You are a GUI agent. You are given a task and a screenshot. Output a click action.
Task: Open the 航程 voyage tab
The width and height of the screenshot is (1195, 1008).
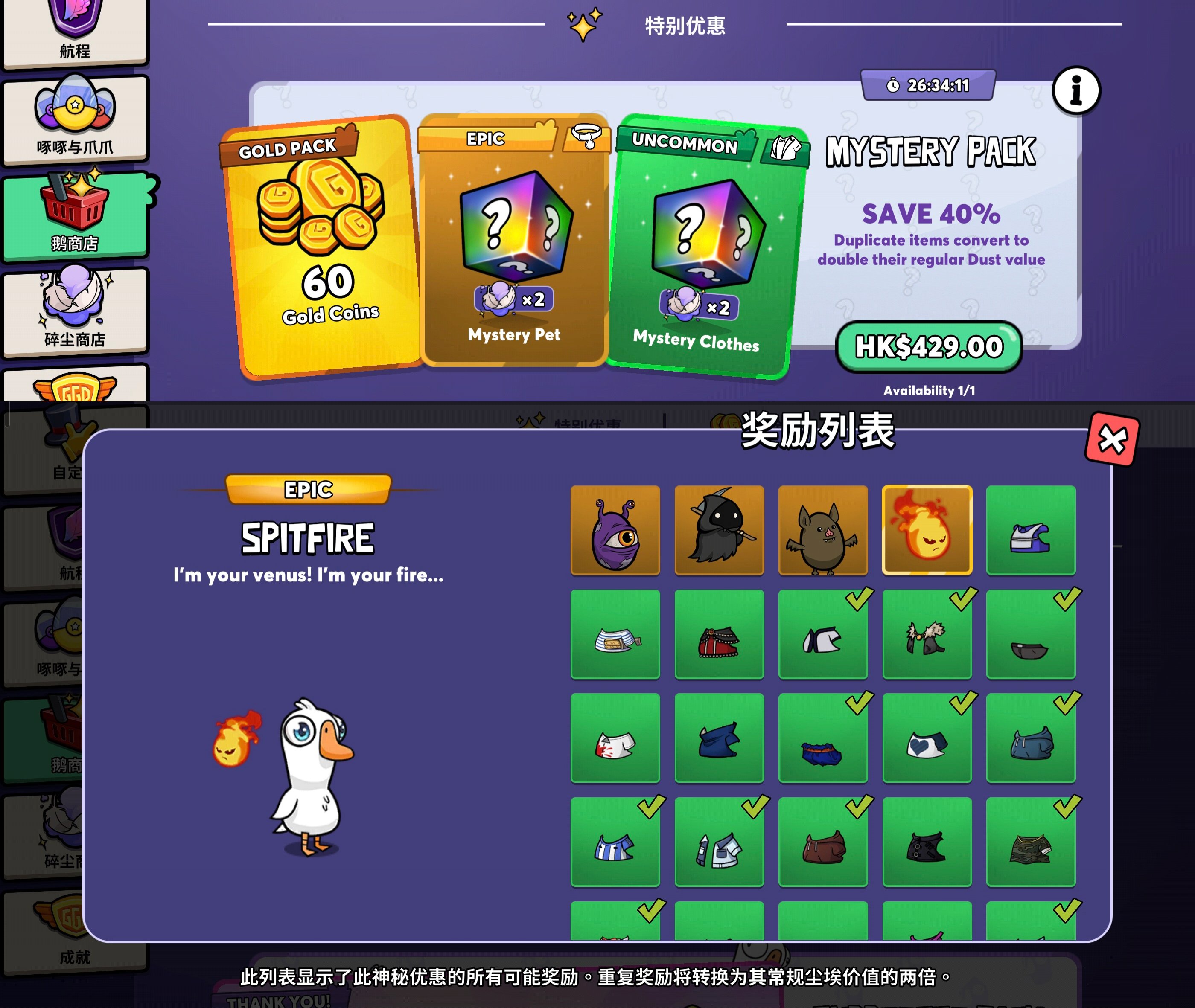click(x=75, y=33)
